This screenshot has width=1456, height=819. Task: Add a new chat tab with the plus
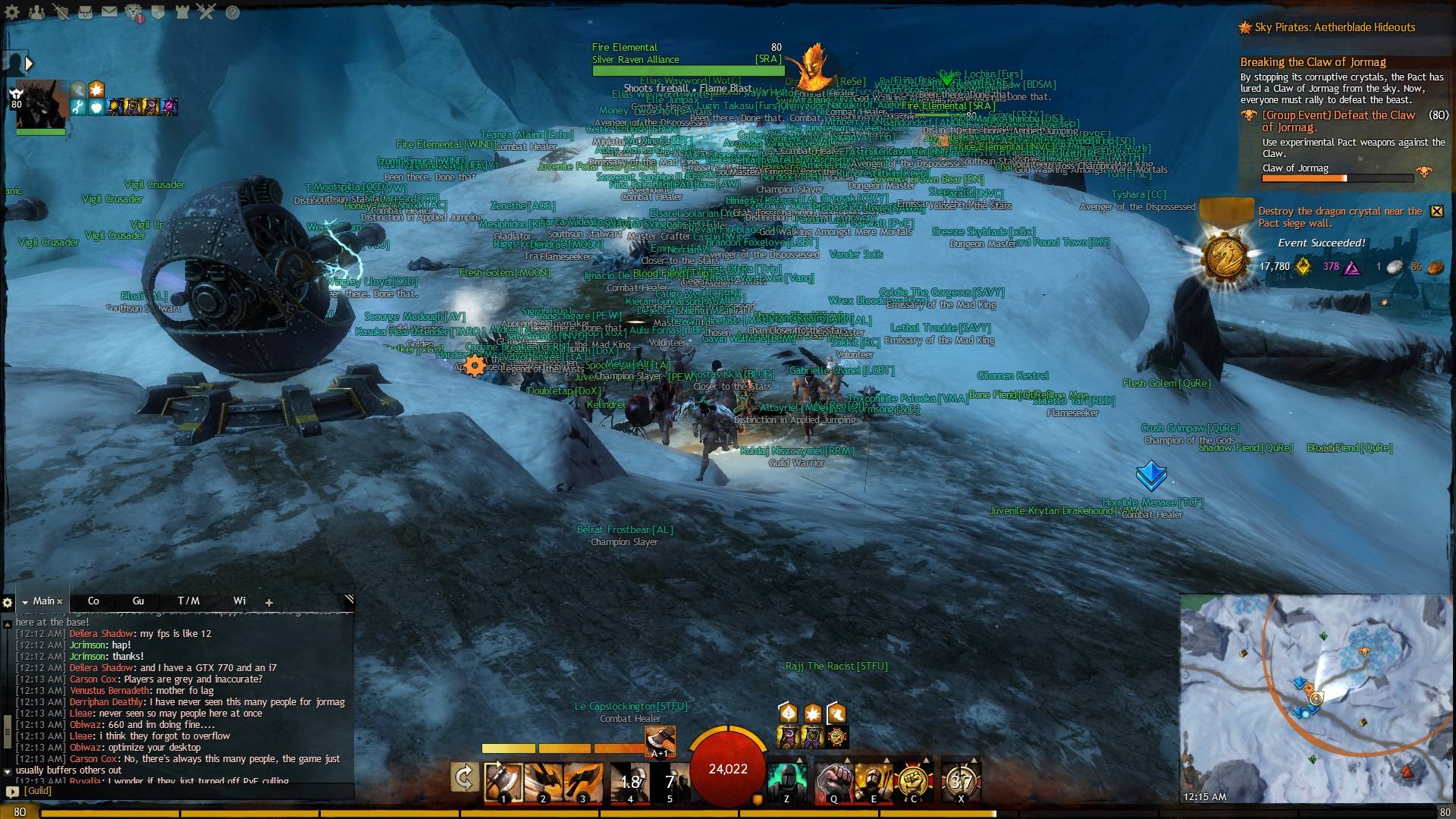click(x=269, y=601)
